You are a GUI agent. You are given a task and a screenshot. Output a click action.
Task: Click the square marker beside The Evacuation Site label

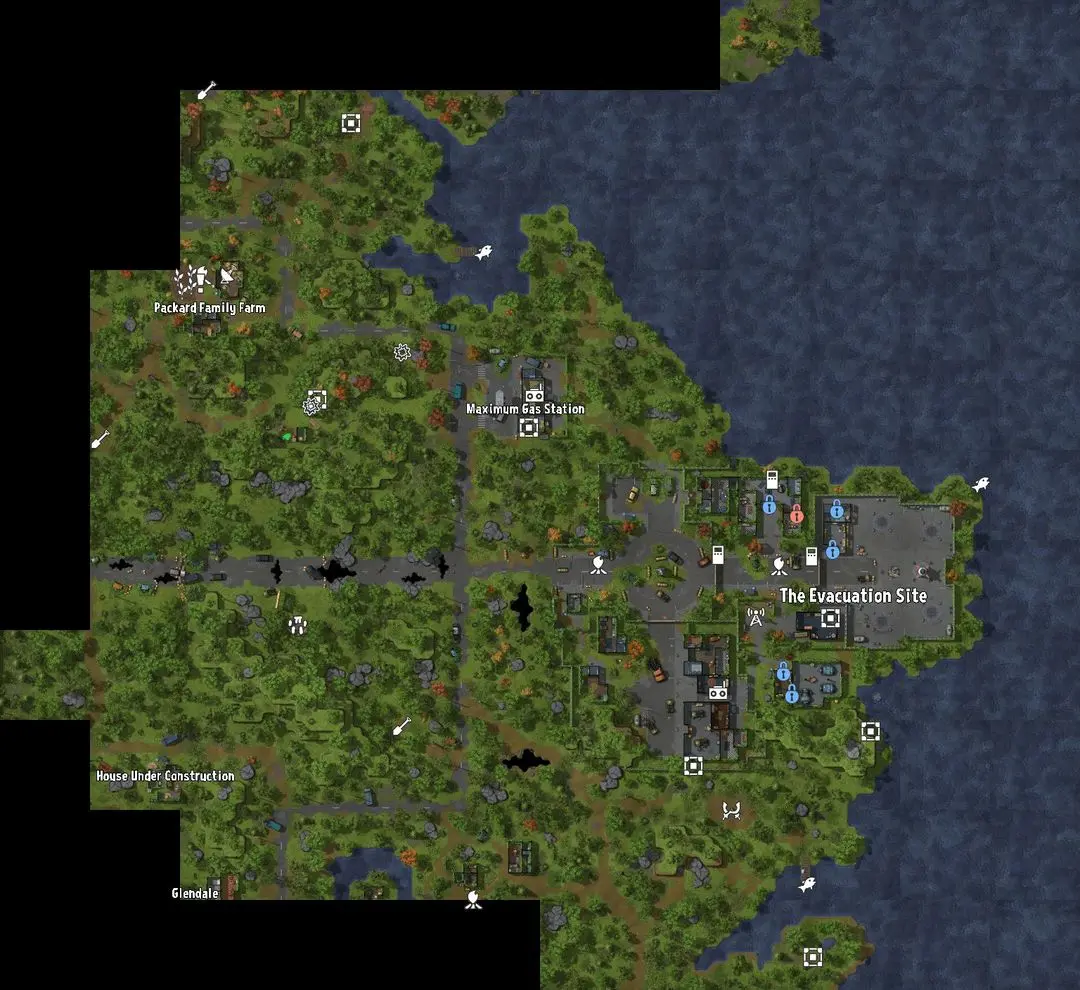tap(829, 618)
